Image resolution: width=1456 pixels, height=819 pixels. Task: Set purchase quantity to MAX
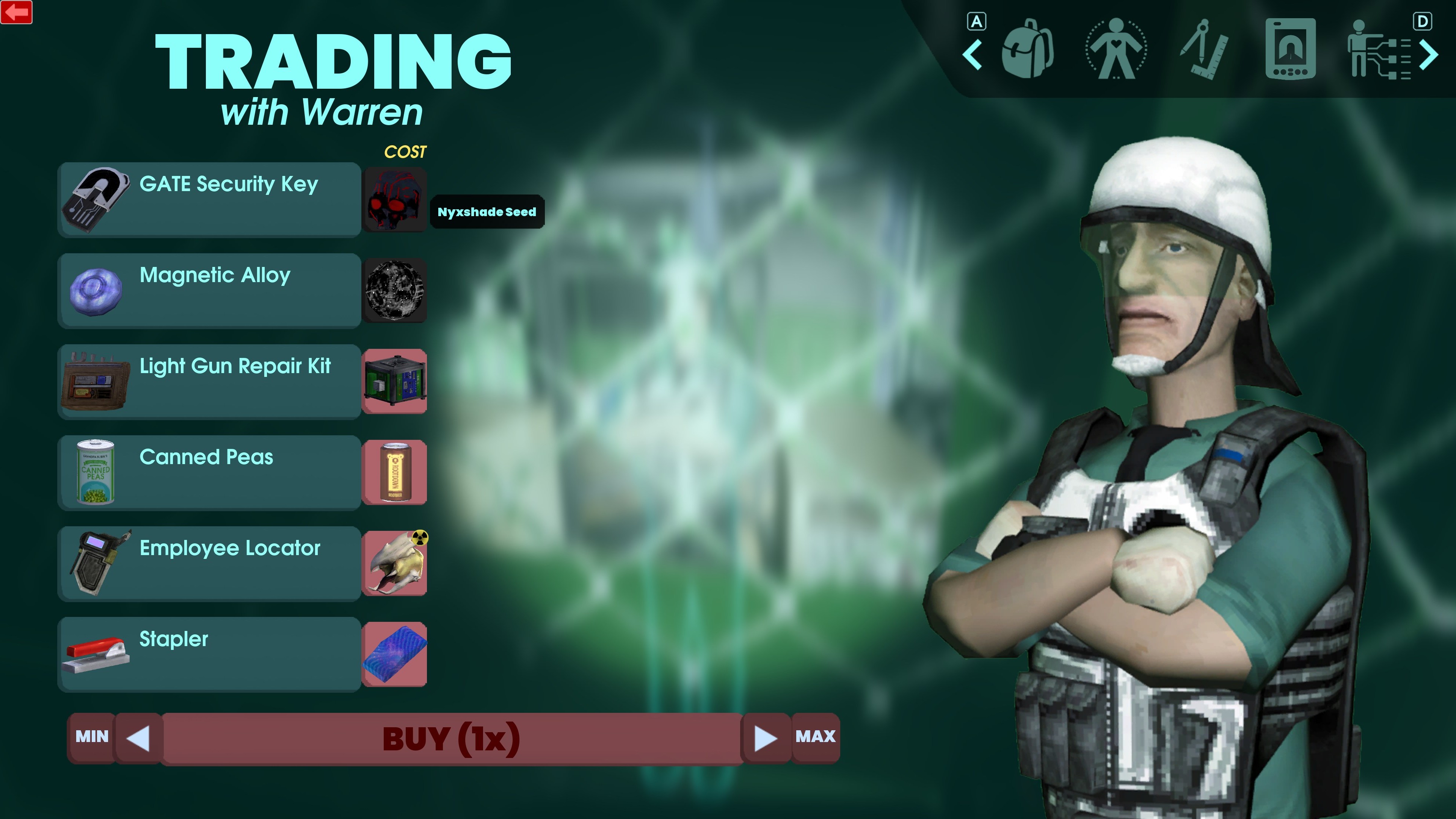(816, 736)
